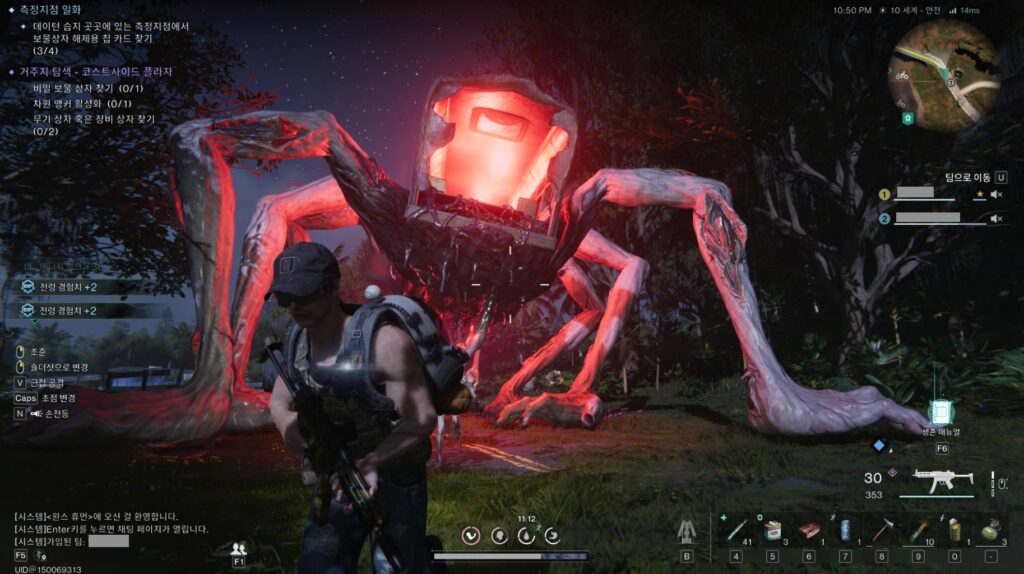
Task: Toggle the voice microphone icon near chat
Action: pos(41,555)
